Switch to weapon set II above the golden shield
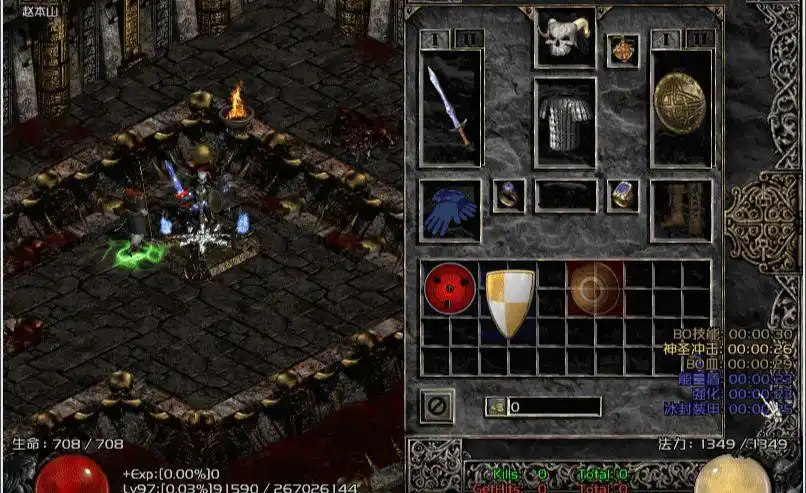The image size is (806, 493). (699, 38)
